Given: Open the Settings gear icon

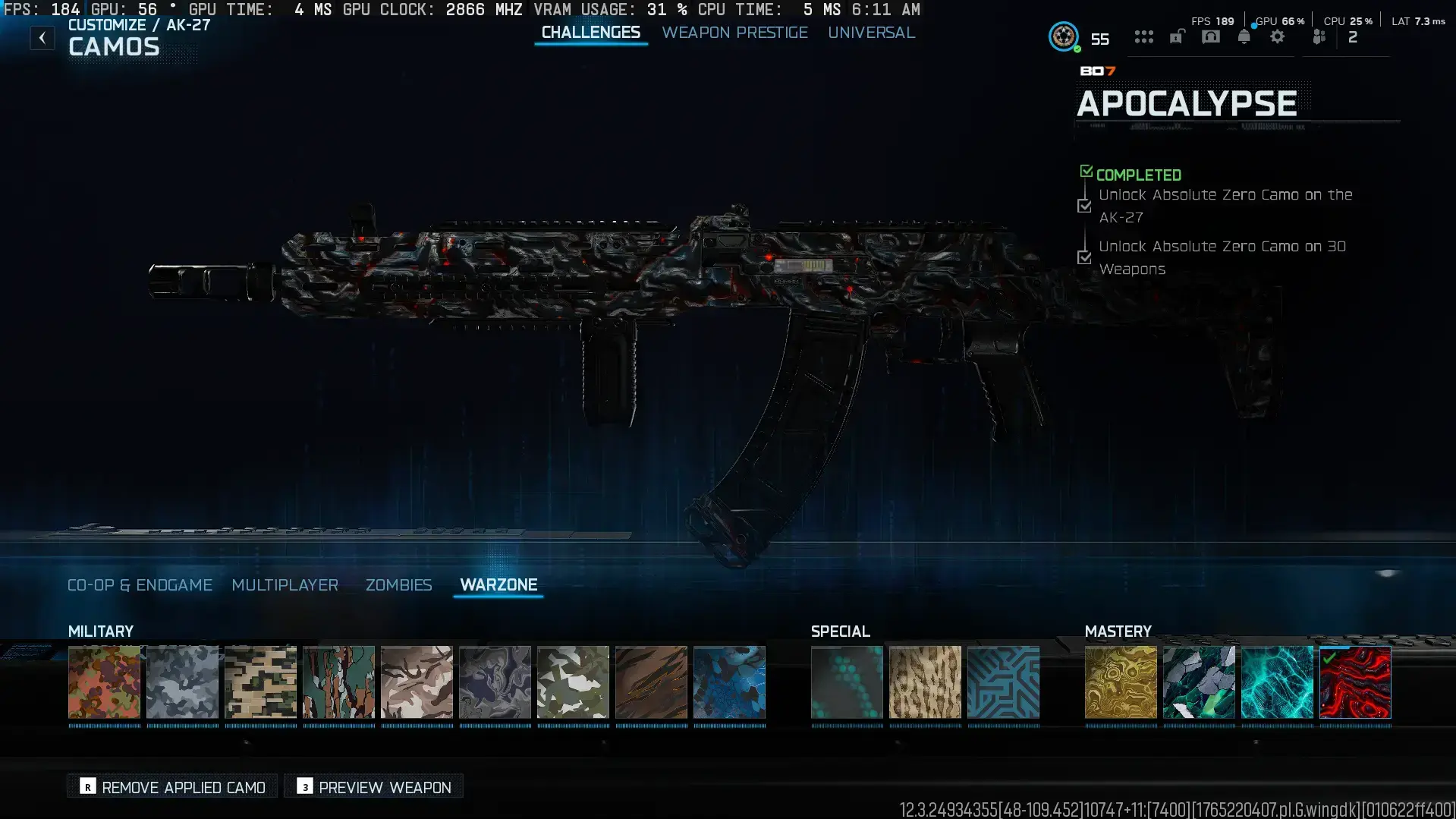Looking at the screenshot, I should coord(1278,36).
